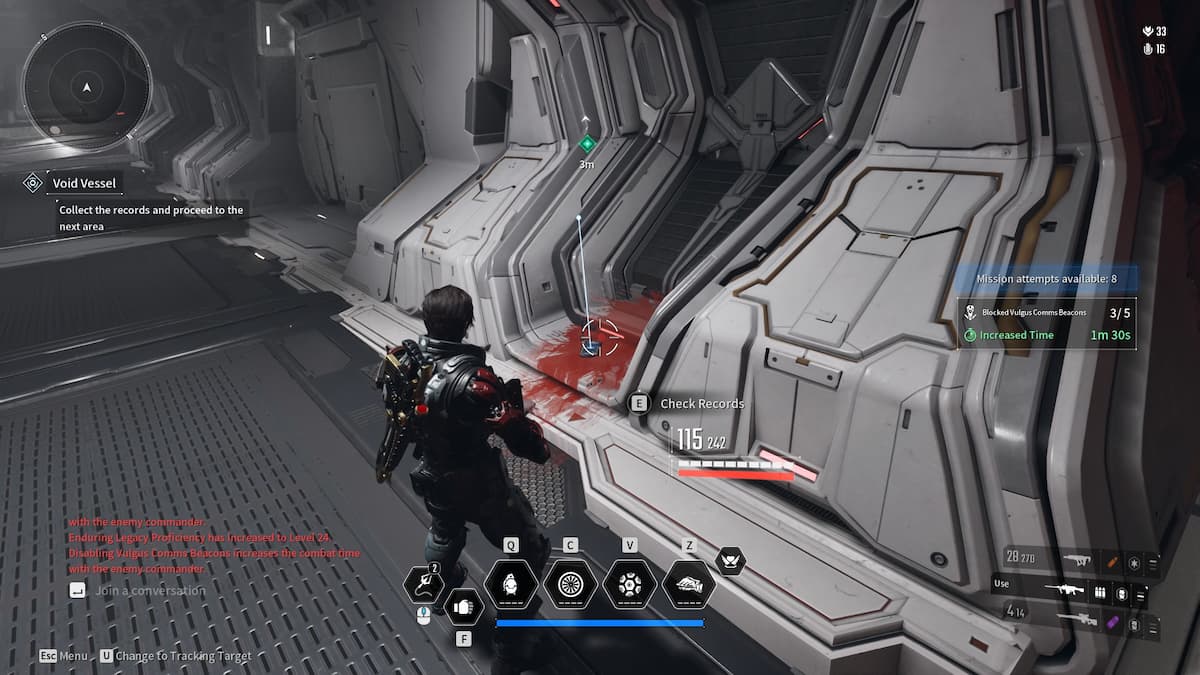The width and height of the screenshot is (1200, 675).
Task: Click the Join a conversation chat box
Action: (x=150, y=591)
